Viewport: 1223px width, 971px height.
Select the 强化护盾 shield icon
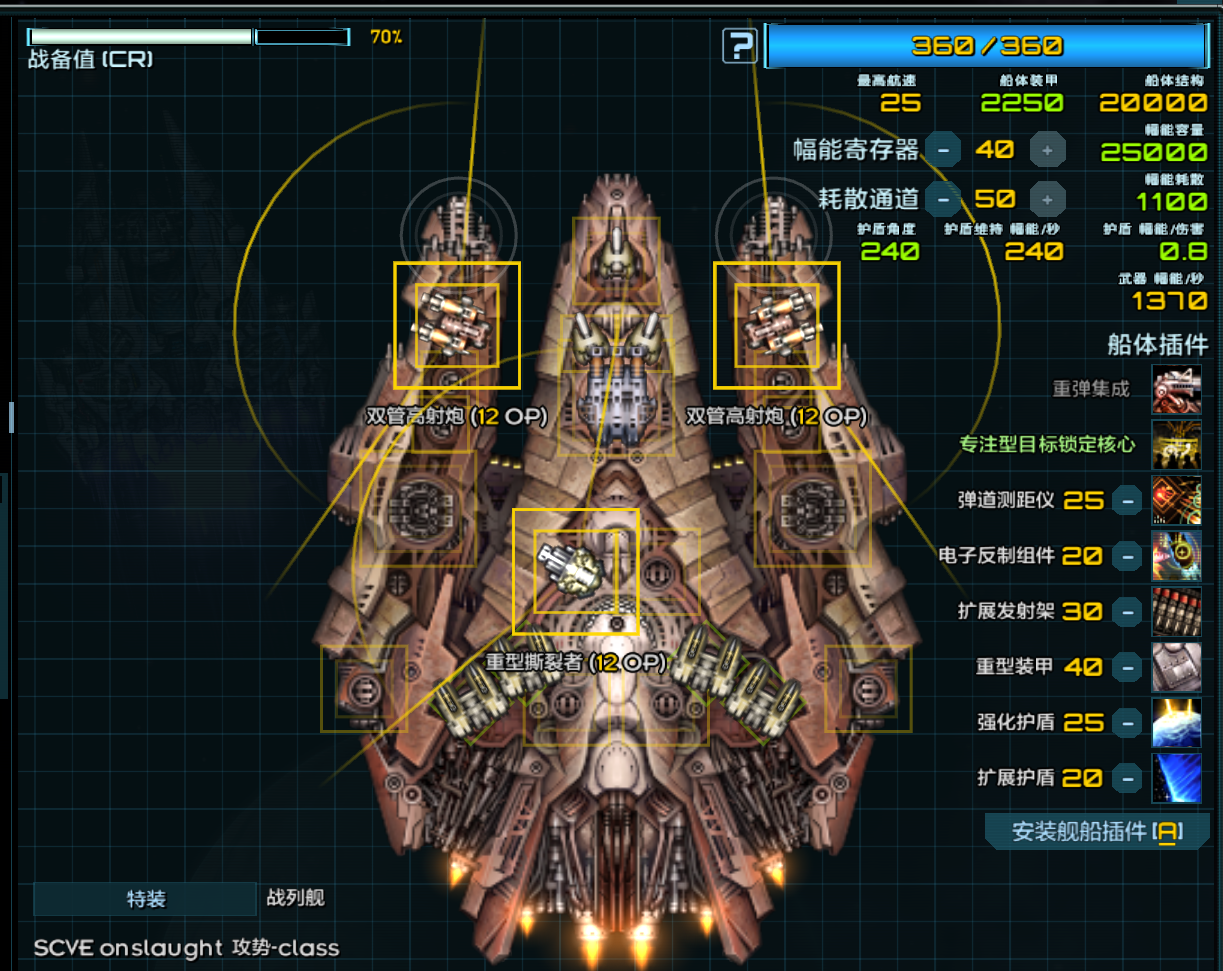click(x=1176, y=722)
